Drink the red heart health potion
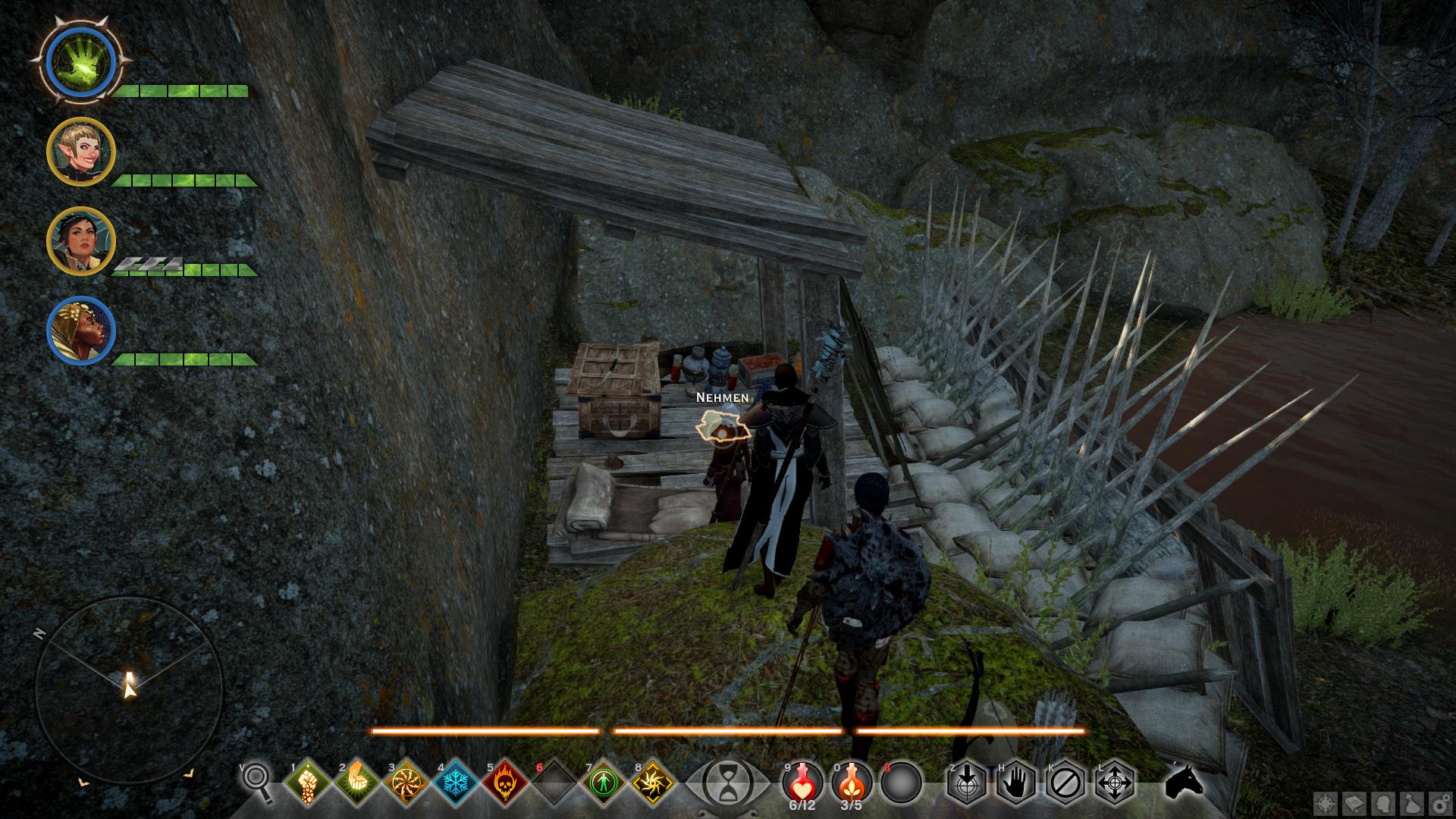Image resolution: width=1456 pixels, height=819 pixels. [x=802, y=782]
